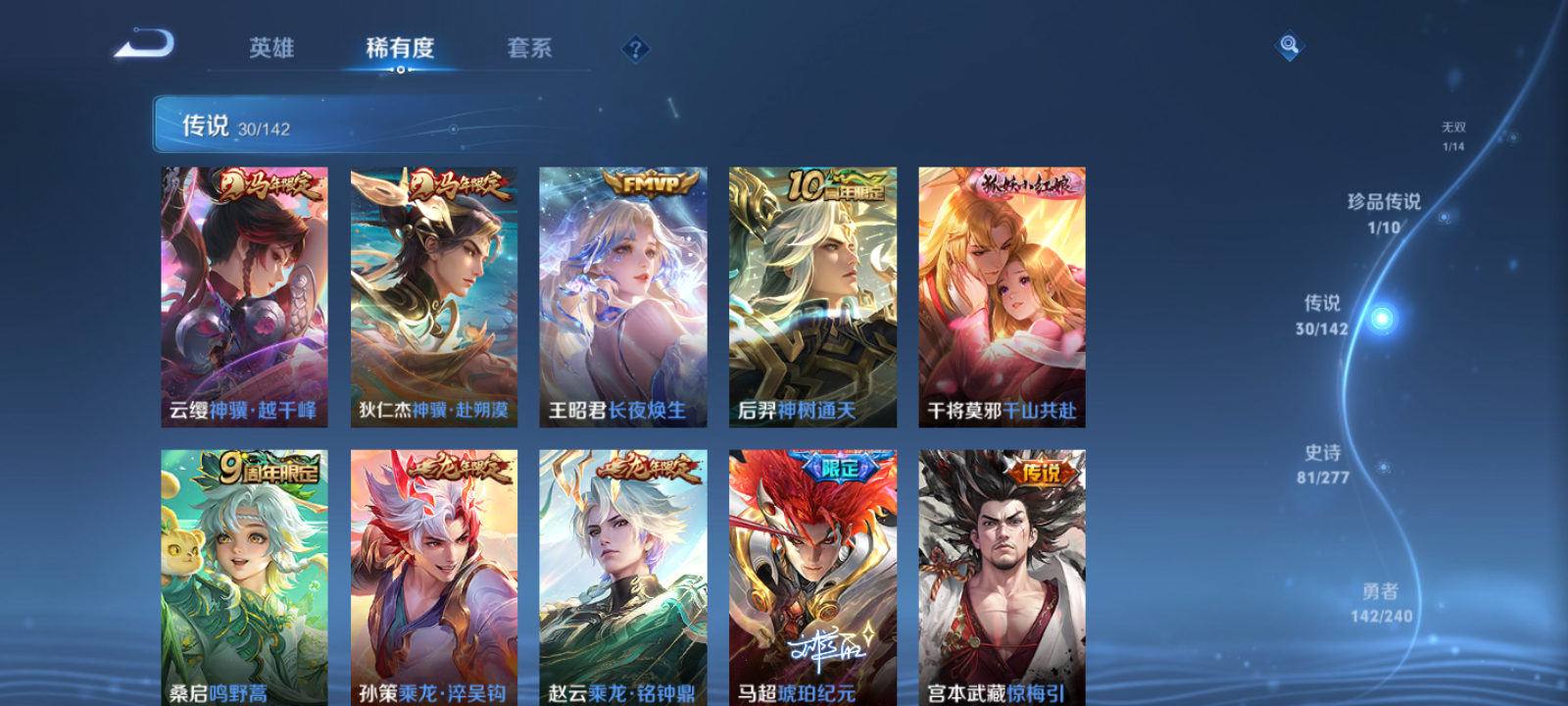Viewport: 1568px width, 706px height.
Task: Click the 9周年限定 badge on 桑启's skin
Action: (x=261, y=471)
